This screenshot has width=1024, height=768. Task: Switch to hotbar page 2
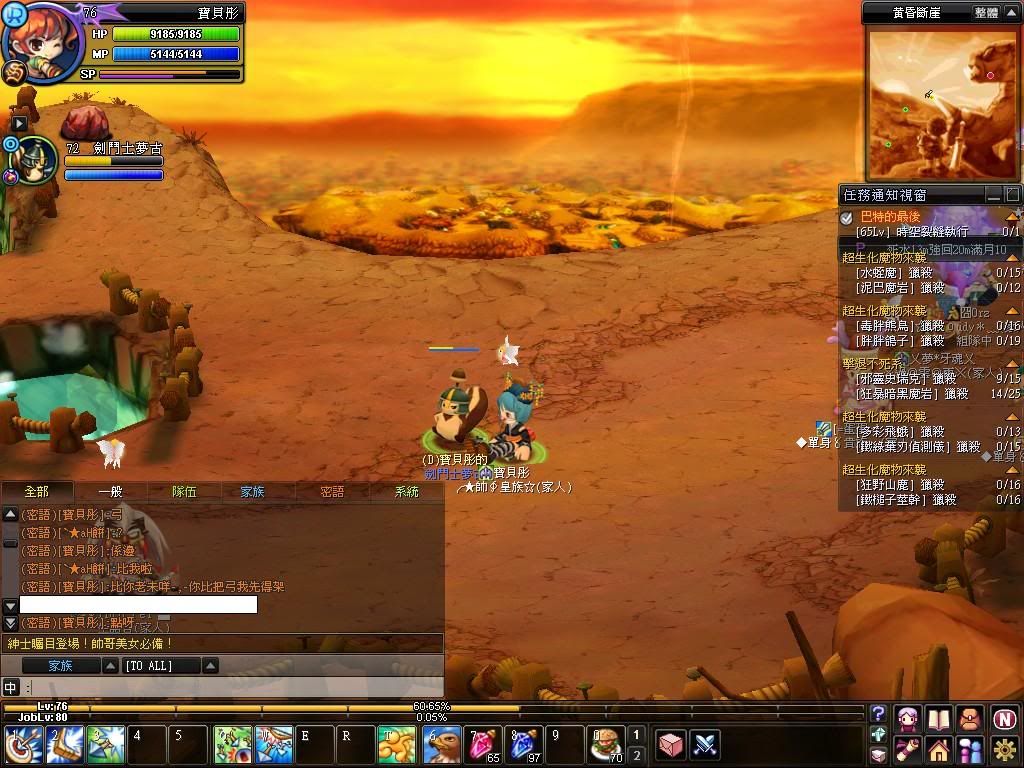click(636, 756)
